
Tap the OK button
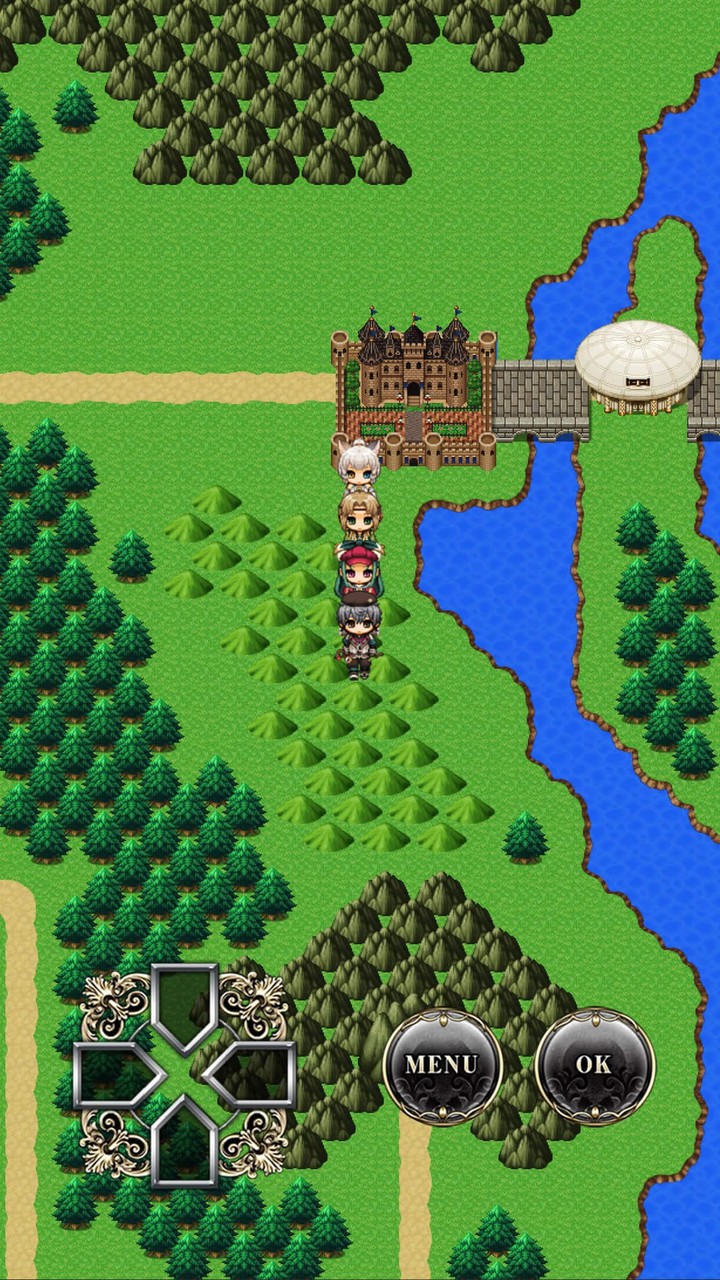click(x=594, y=1066)
